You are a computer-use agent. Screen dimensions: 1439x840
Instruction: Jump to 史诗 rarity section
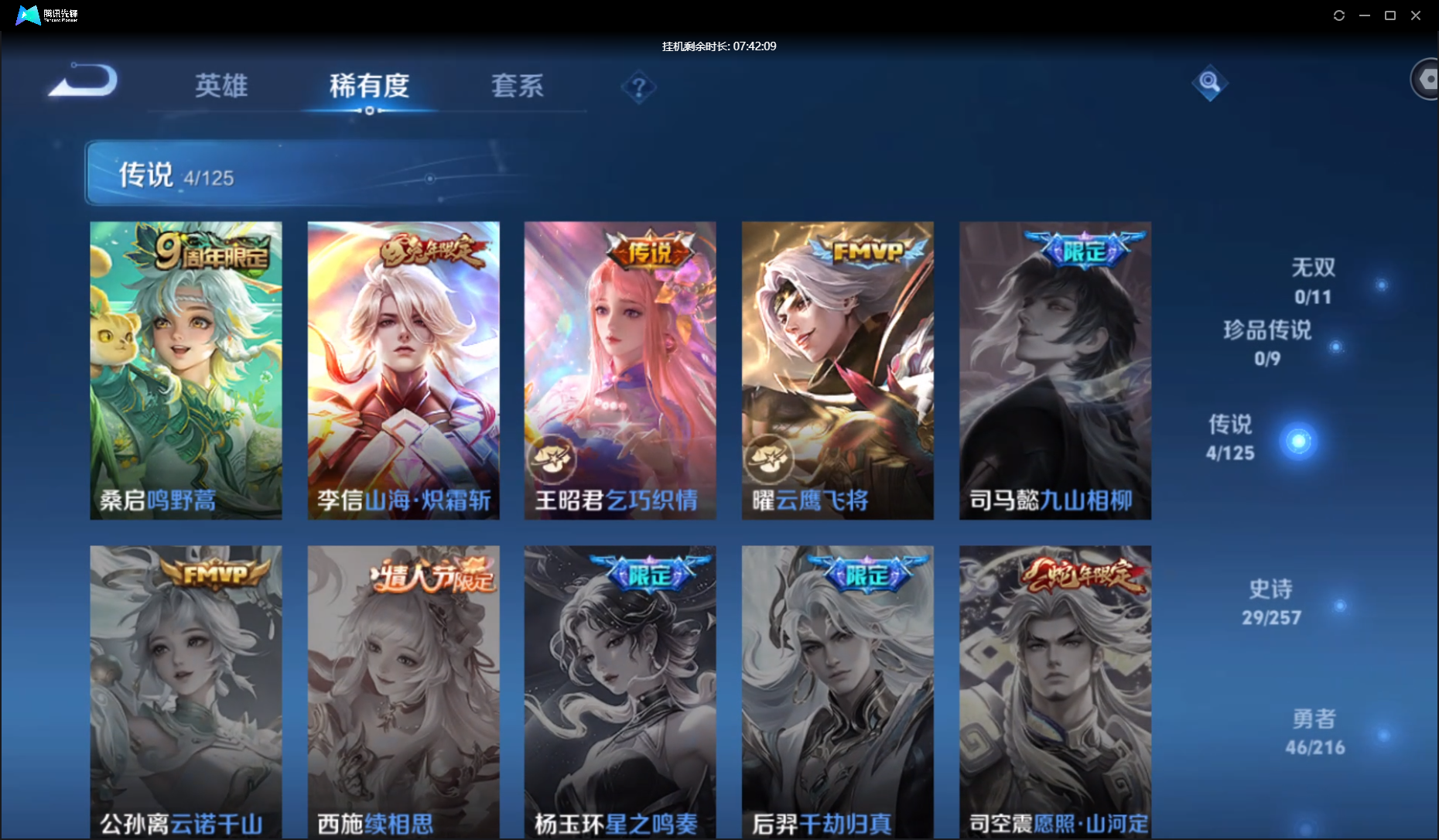1271,602
